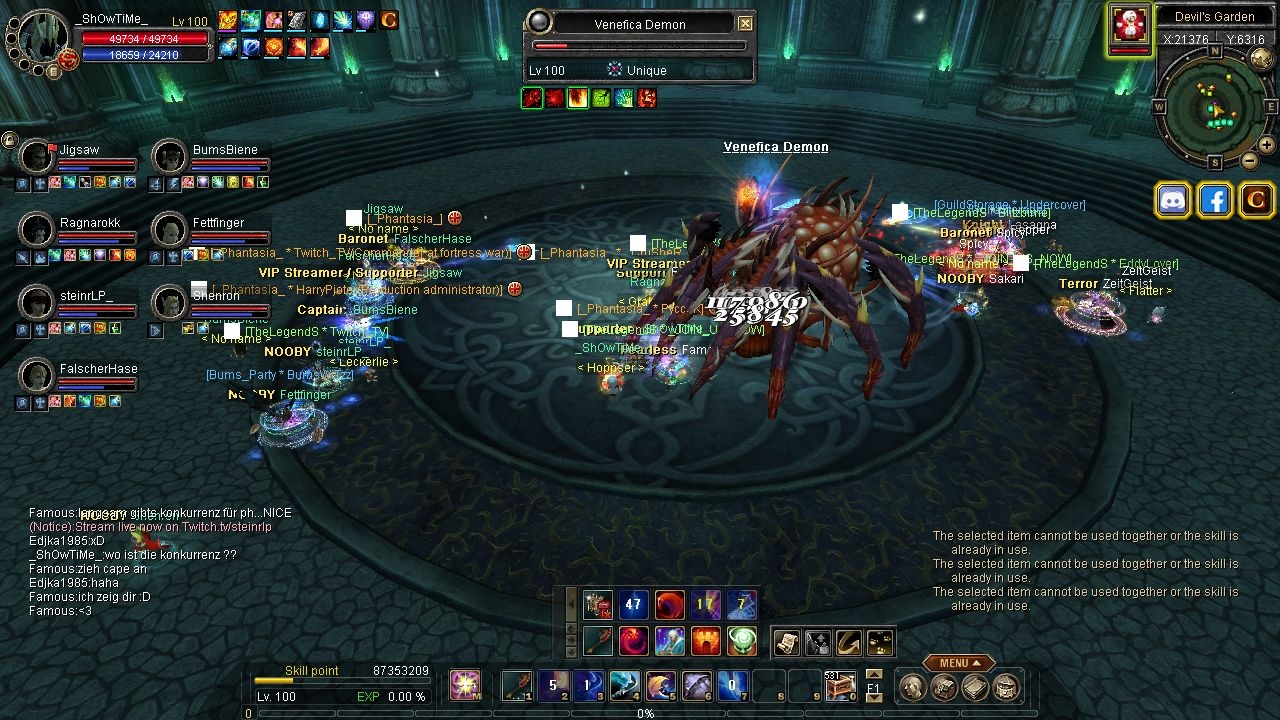Click the orange C logo button

tap(1256, 200)
